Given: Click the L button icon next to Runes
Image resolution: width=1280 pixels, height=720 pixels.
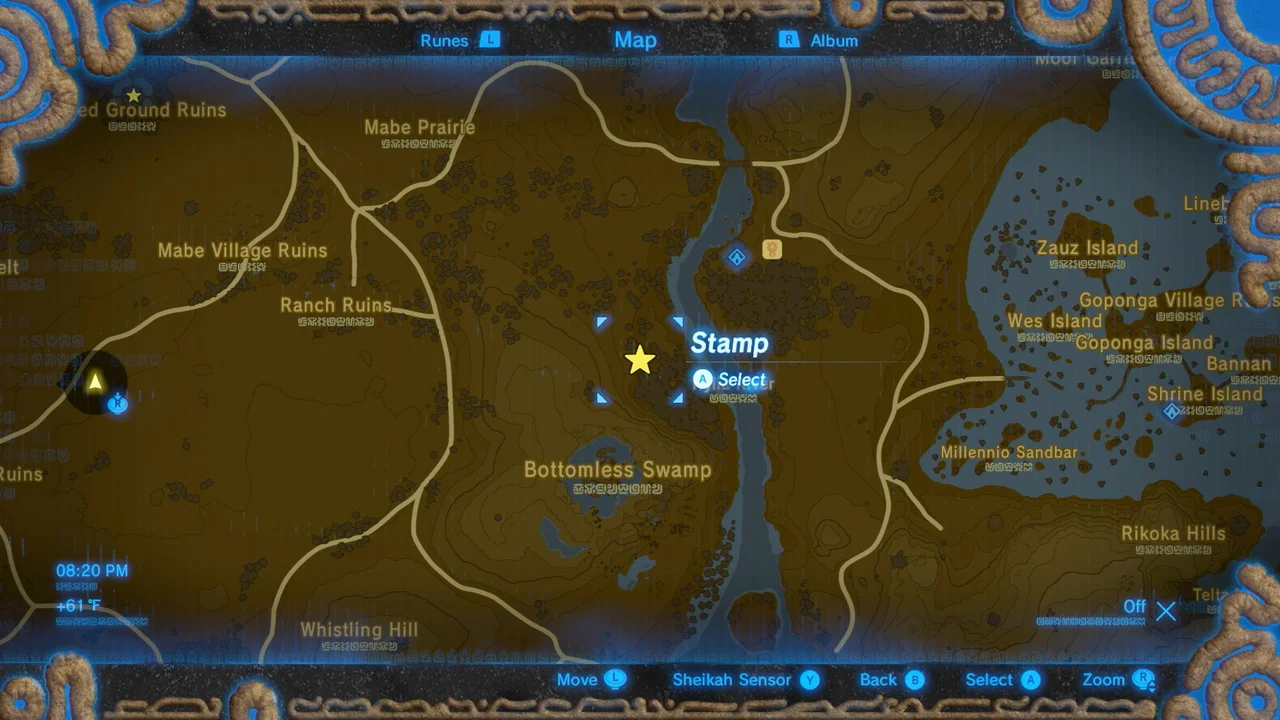Looking at the screenshot, I should [489, 40].
